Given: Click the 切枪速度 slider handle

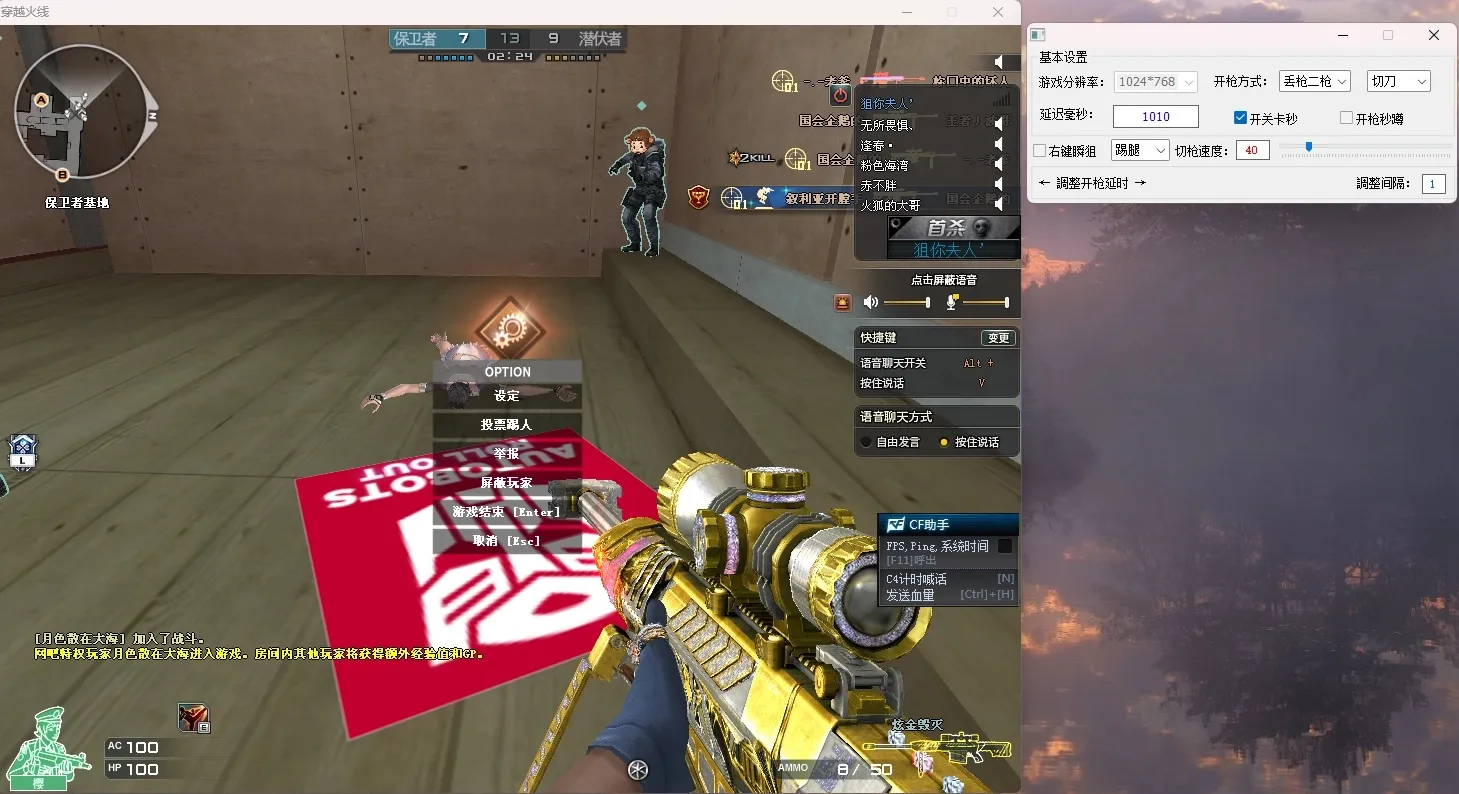Looking at the screenshot, I should 1309,146.
